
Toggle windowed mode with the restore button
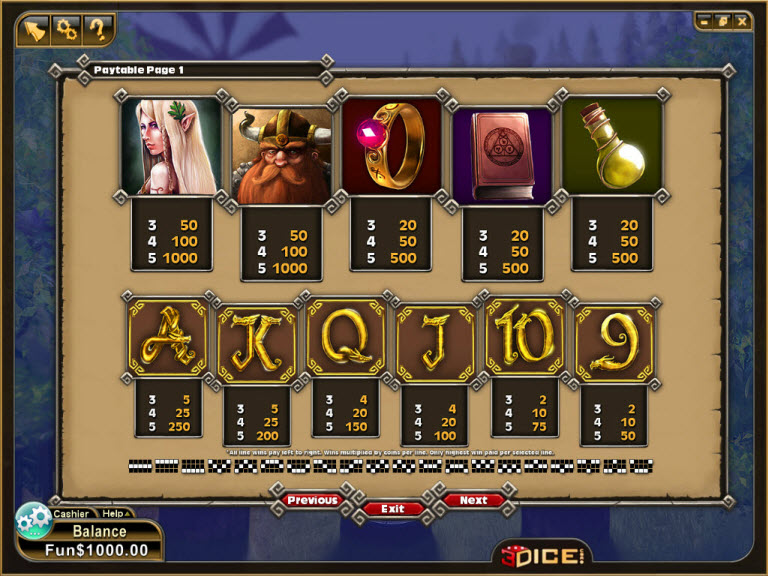click(722, 20)
